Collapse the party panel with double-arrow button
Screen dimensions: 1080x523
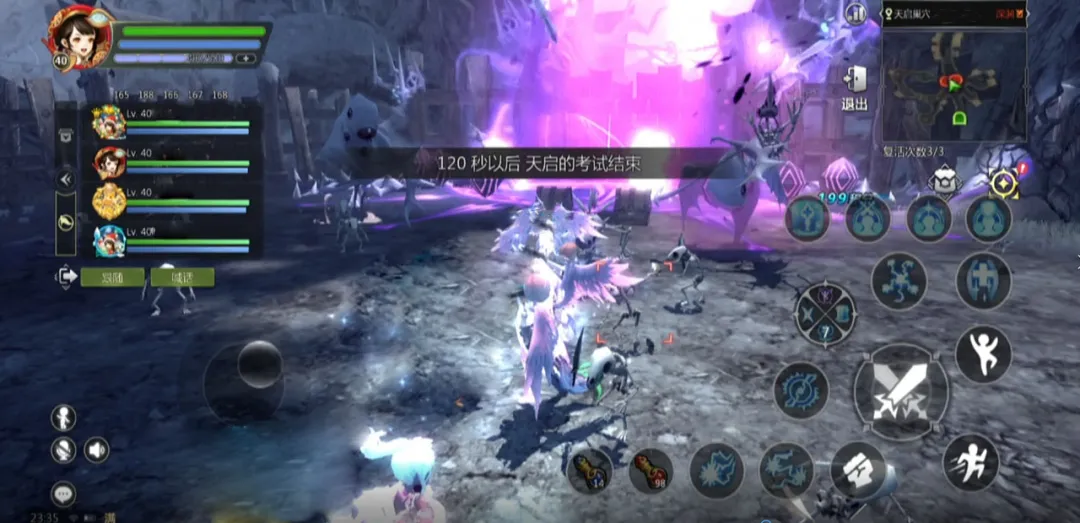pos(66,179)
